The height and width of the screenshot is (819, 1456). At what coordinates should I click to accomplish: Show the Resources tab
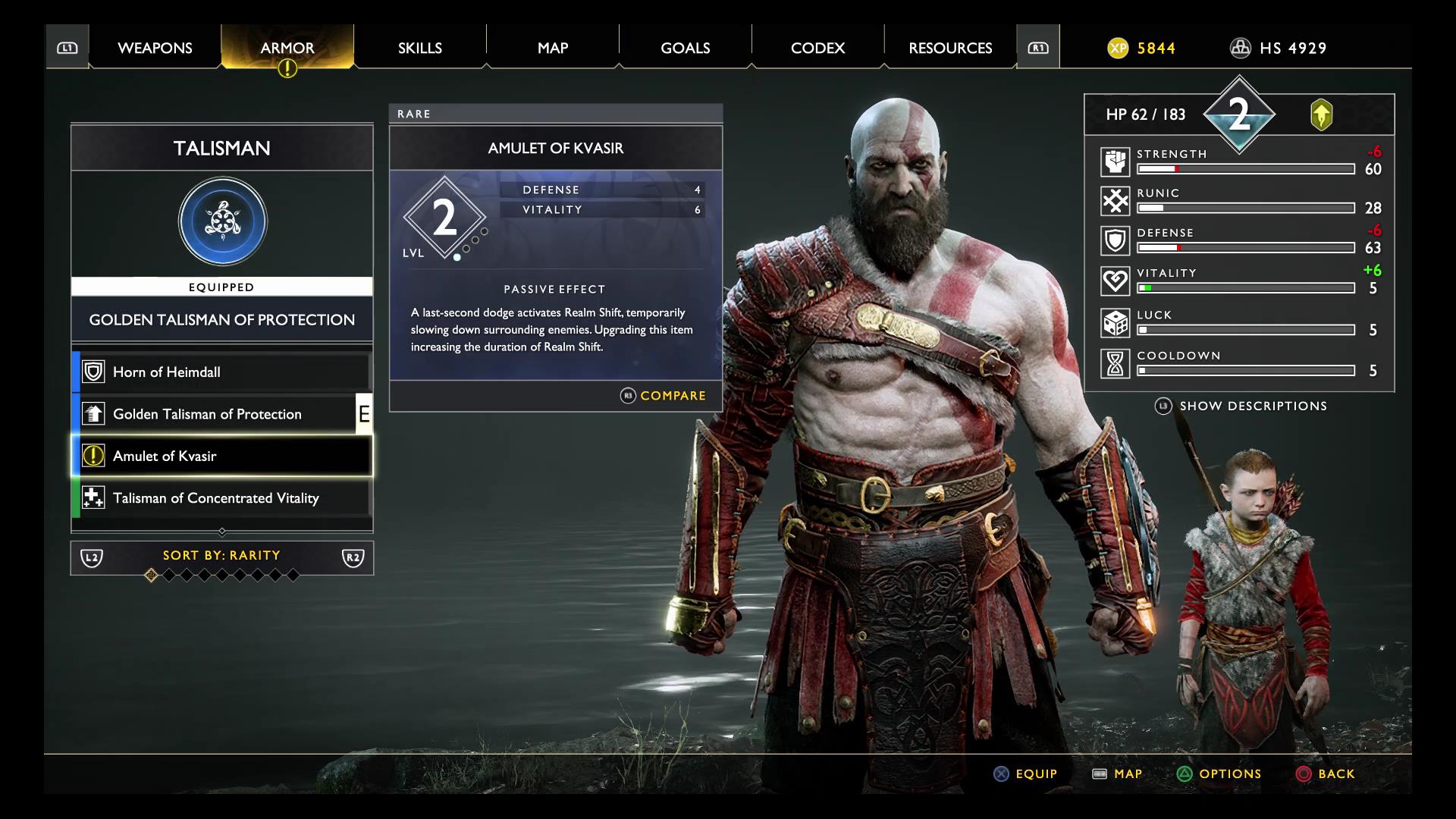[950, 48]
